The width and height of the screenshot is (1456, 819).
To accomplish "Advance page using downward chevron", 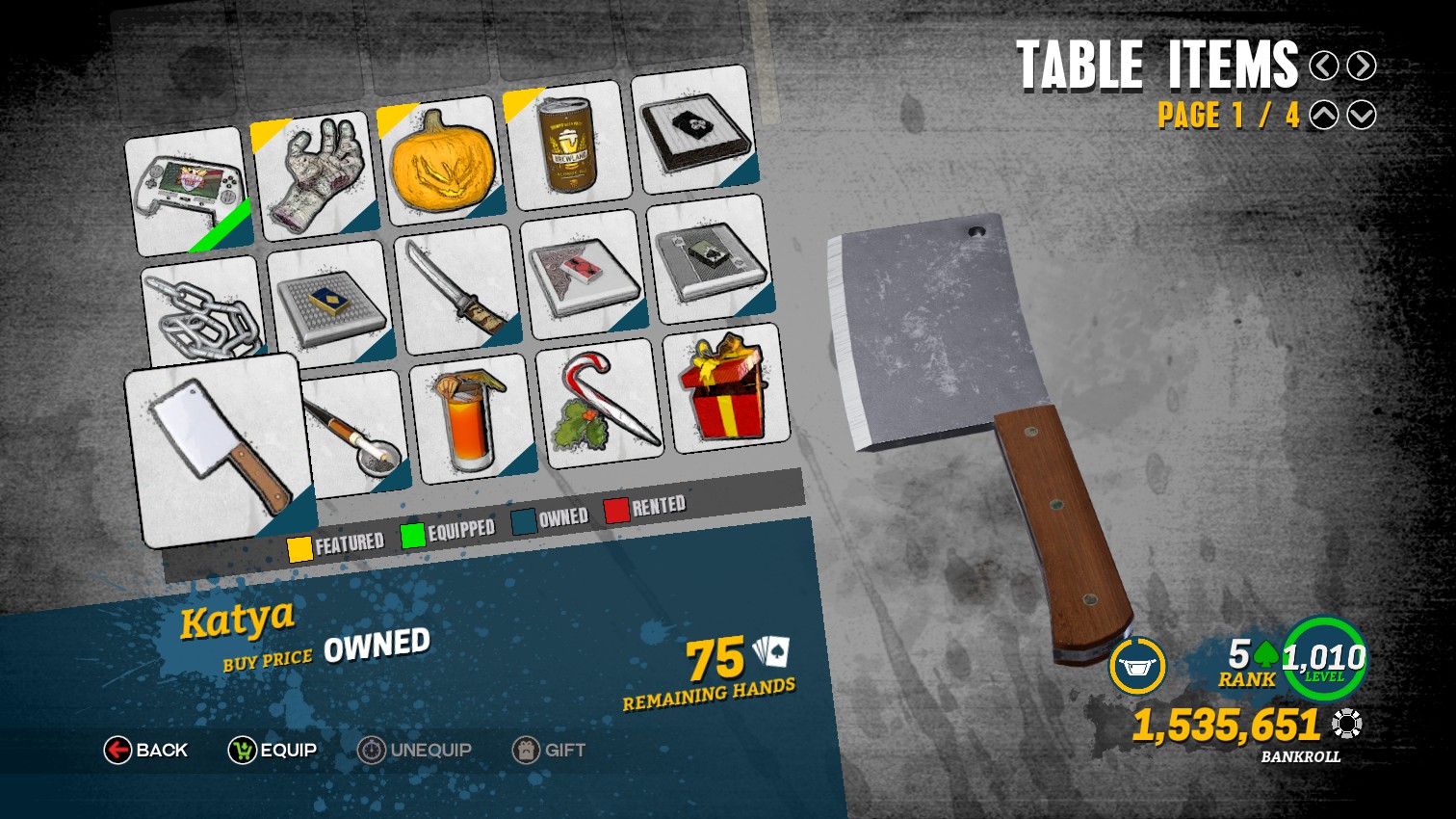I will tap(1362, 115).
